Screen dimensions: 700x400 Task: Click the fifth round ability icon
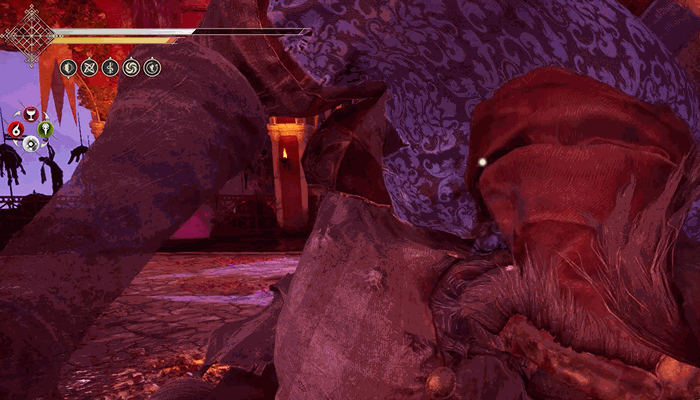click(x=152, y=67)
